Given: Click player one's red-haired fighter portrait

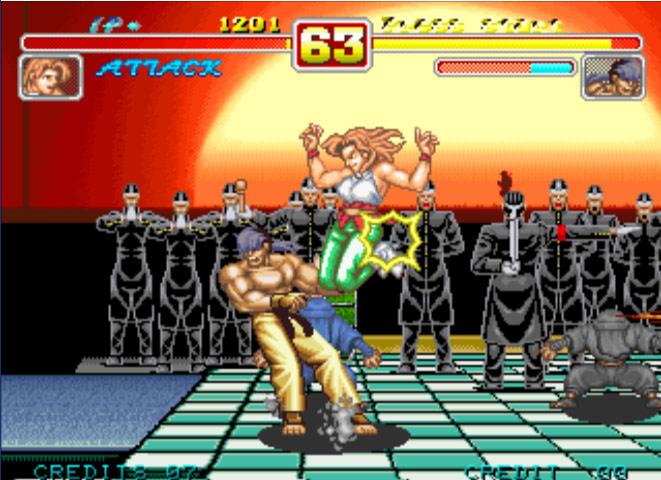Looking at the screenshot, I should coord(50,76).
